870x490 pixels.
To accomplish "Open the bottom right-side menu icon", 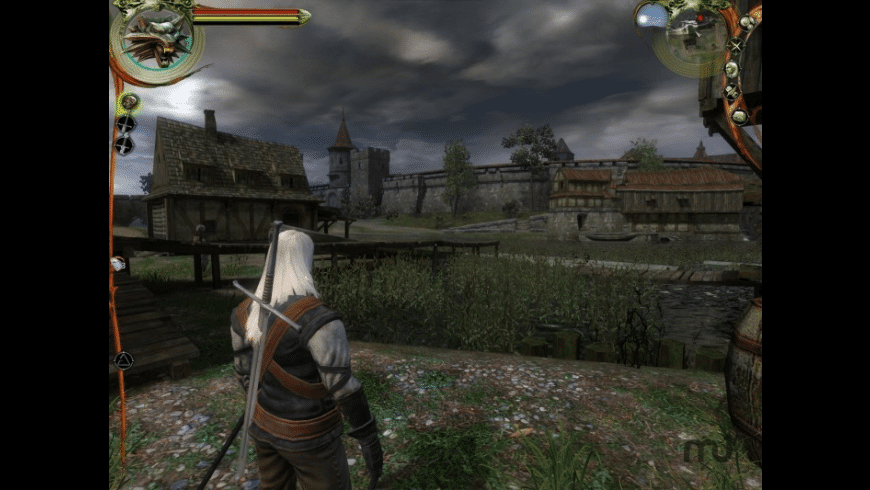I will (739, 115).
